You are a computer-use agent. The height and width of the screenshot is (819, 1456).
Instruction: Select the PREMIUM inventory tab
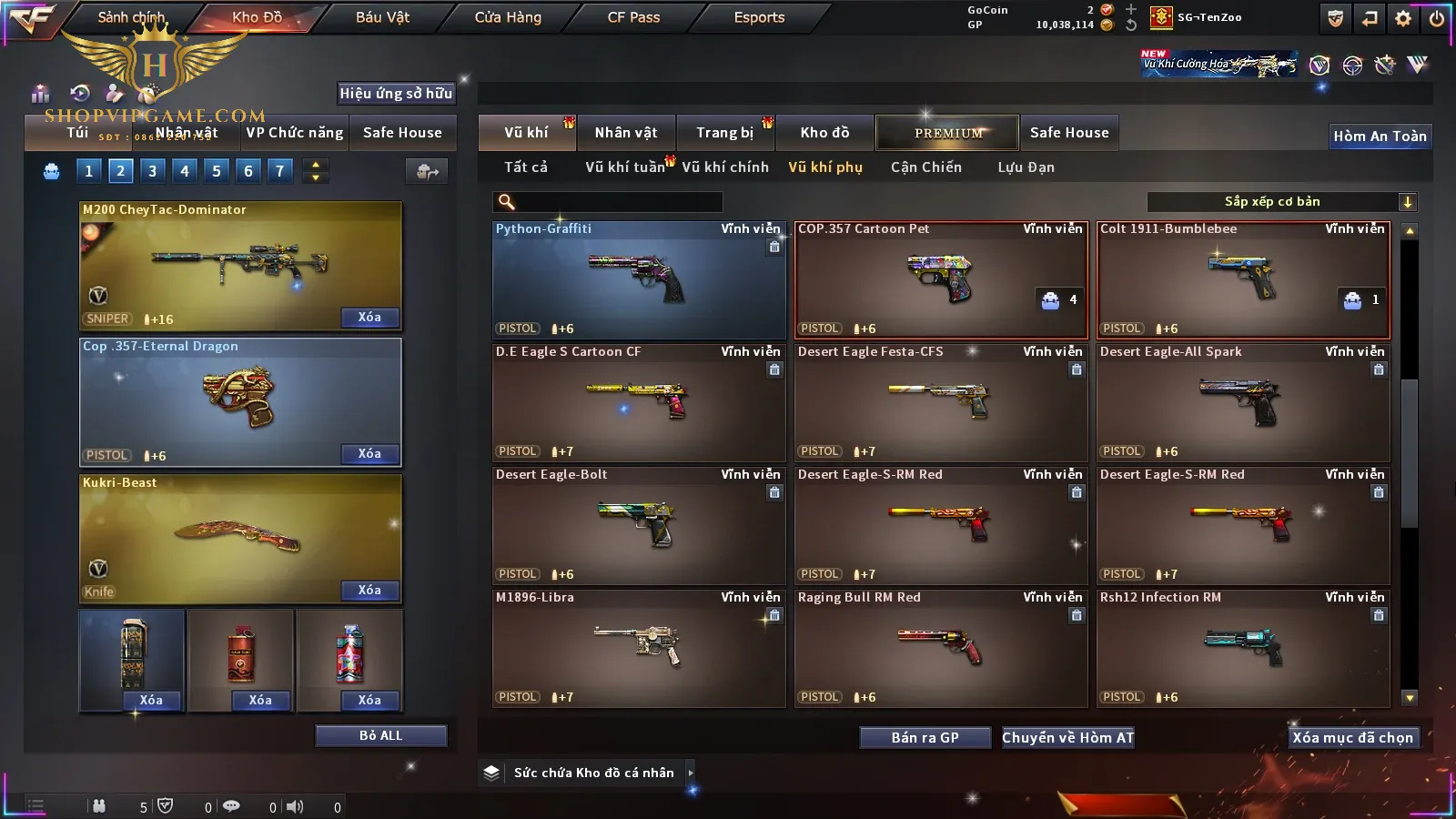click(x=948, y=133)
